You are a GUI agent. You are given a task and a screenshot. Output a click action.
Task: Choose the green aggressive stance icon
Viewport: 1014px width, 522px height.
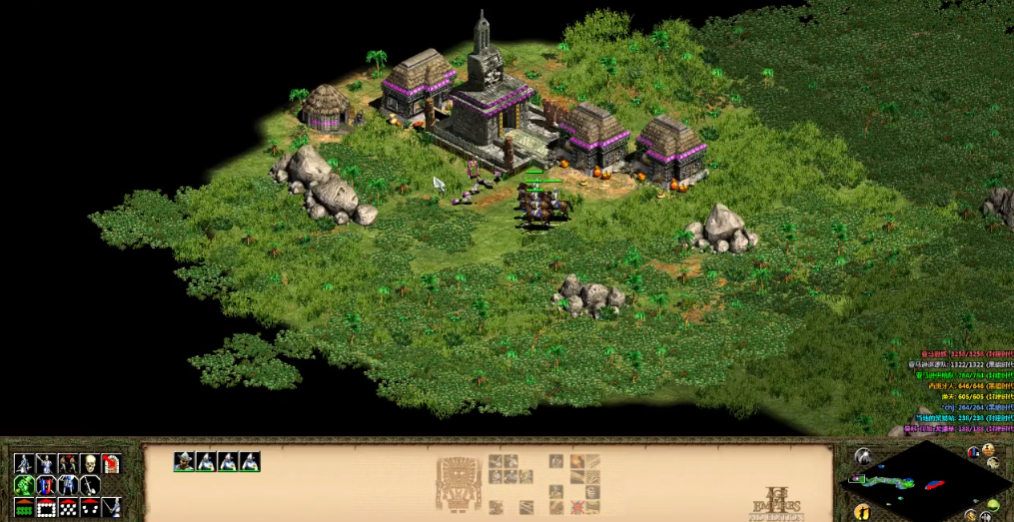coord(24,485)
